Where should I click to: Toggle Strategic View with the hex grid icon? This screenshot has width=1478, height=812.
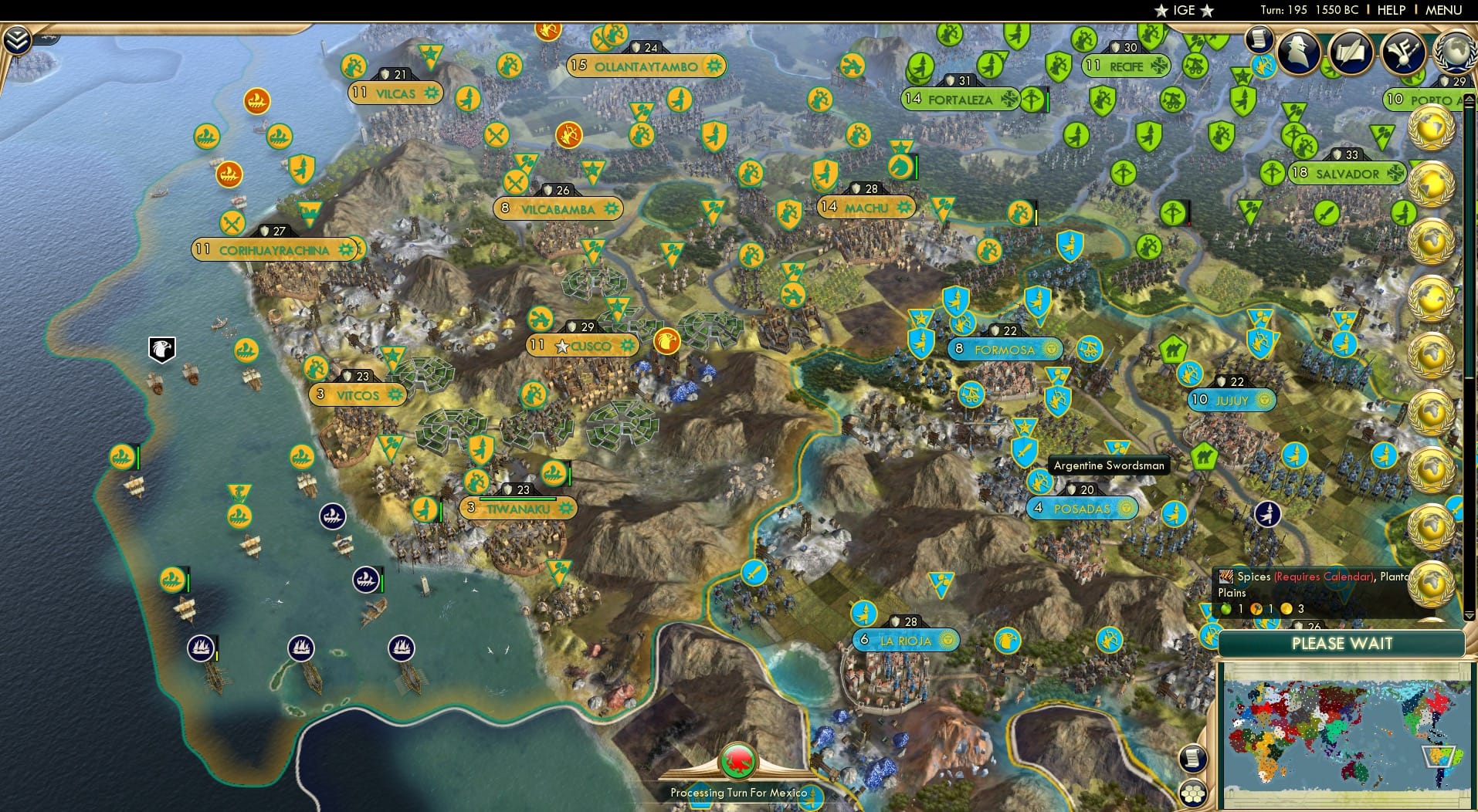click(x=1194, y=792)
